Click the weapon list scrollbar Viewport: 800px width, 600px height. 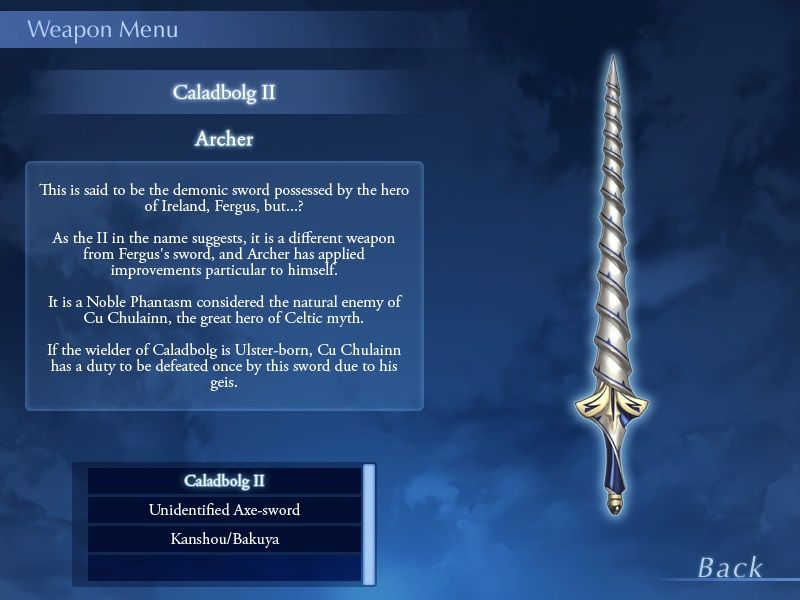point(369,523)
